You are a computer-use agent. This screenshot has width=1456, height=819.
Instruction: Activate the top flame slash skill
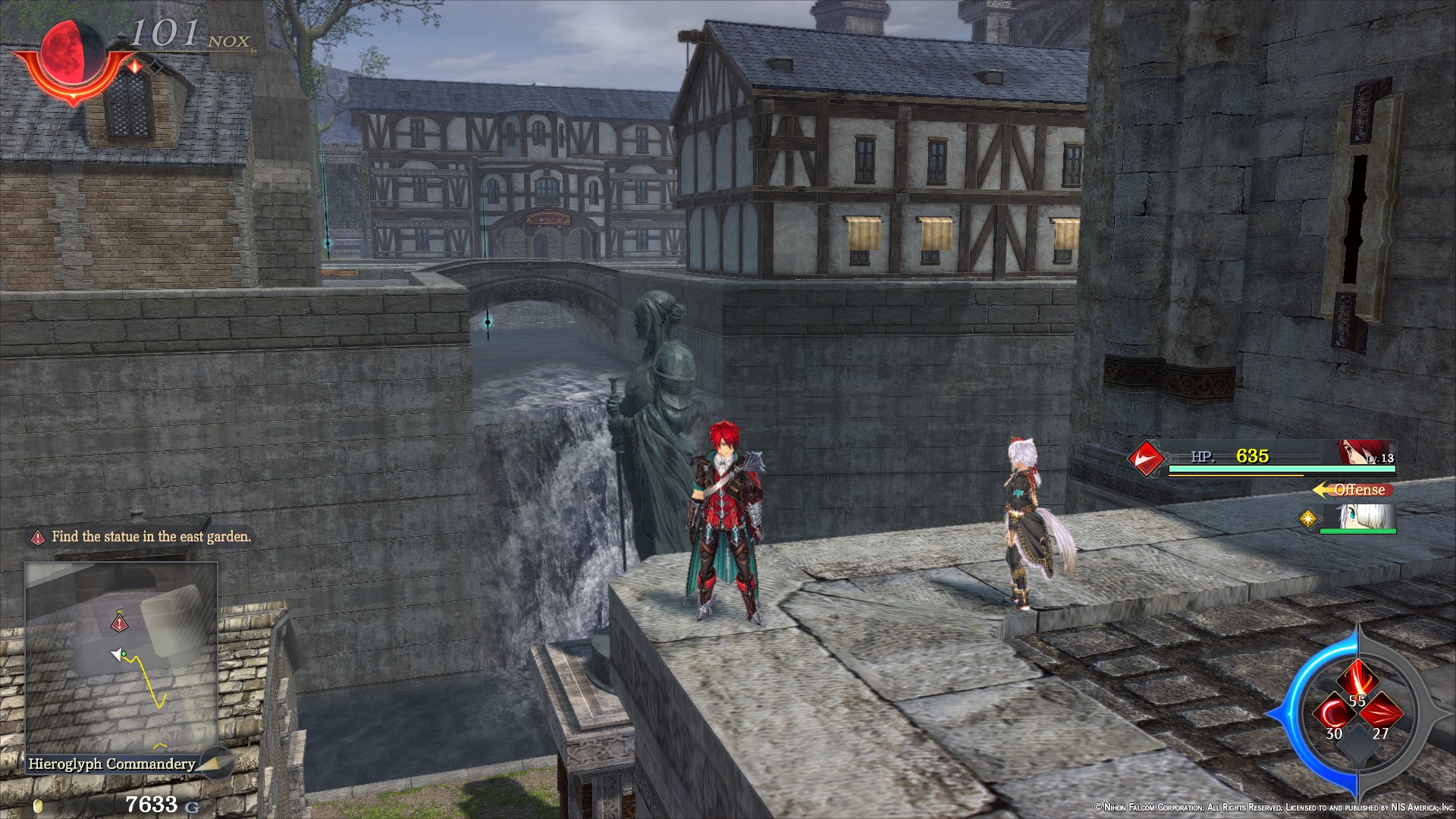[x=1357, y=677]
